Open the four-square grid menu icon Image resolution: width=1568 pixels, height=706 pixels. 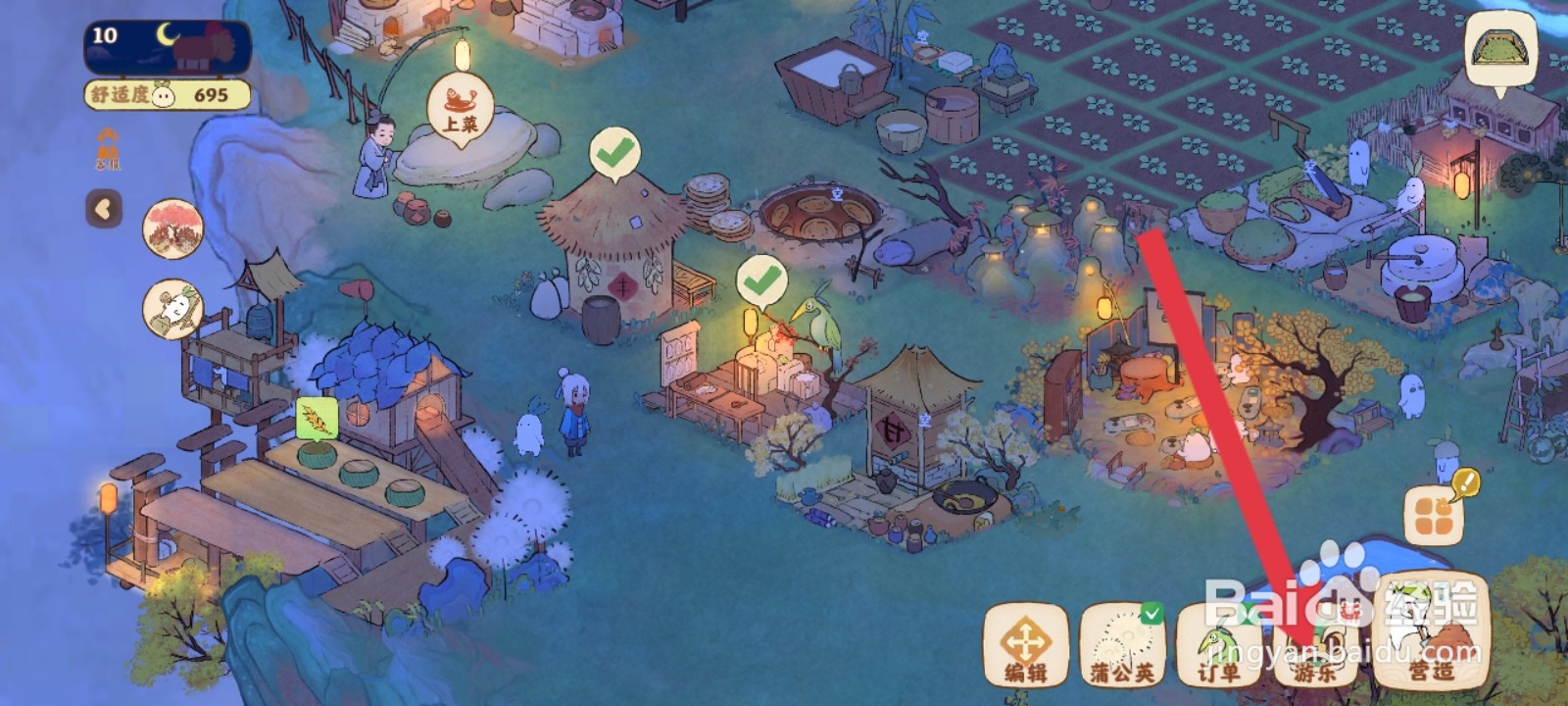pyautogui.click(x=1433, y=516)
